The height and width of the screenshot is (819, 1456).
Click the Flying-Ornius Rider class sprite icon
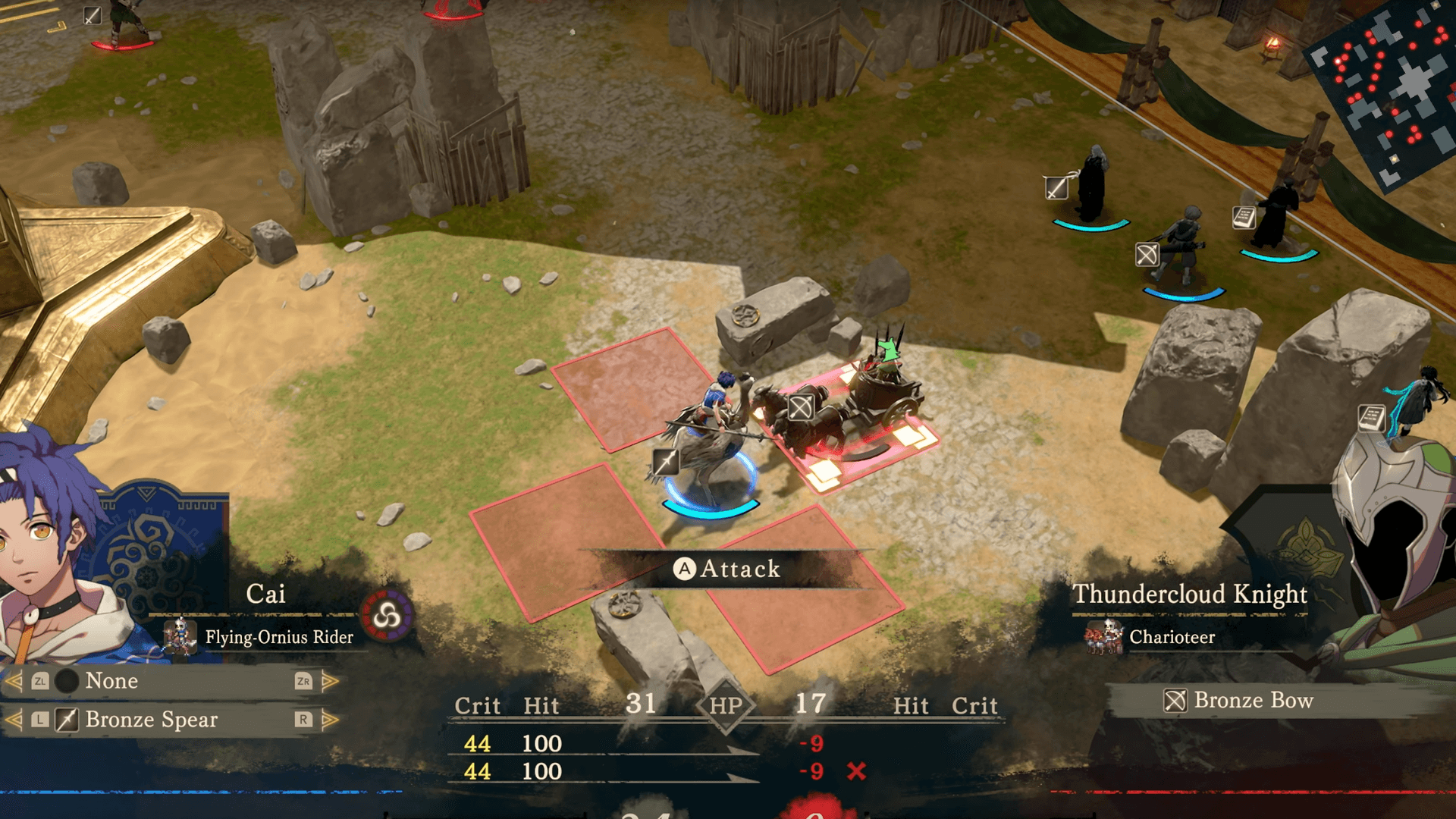pyautogui.click(x=179, y=637)
